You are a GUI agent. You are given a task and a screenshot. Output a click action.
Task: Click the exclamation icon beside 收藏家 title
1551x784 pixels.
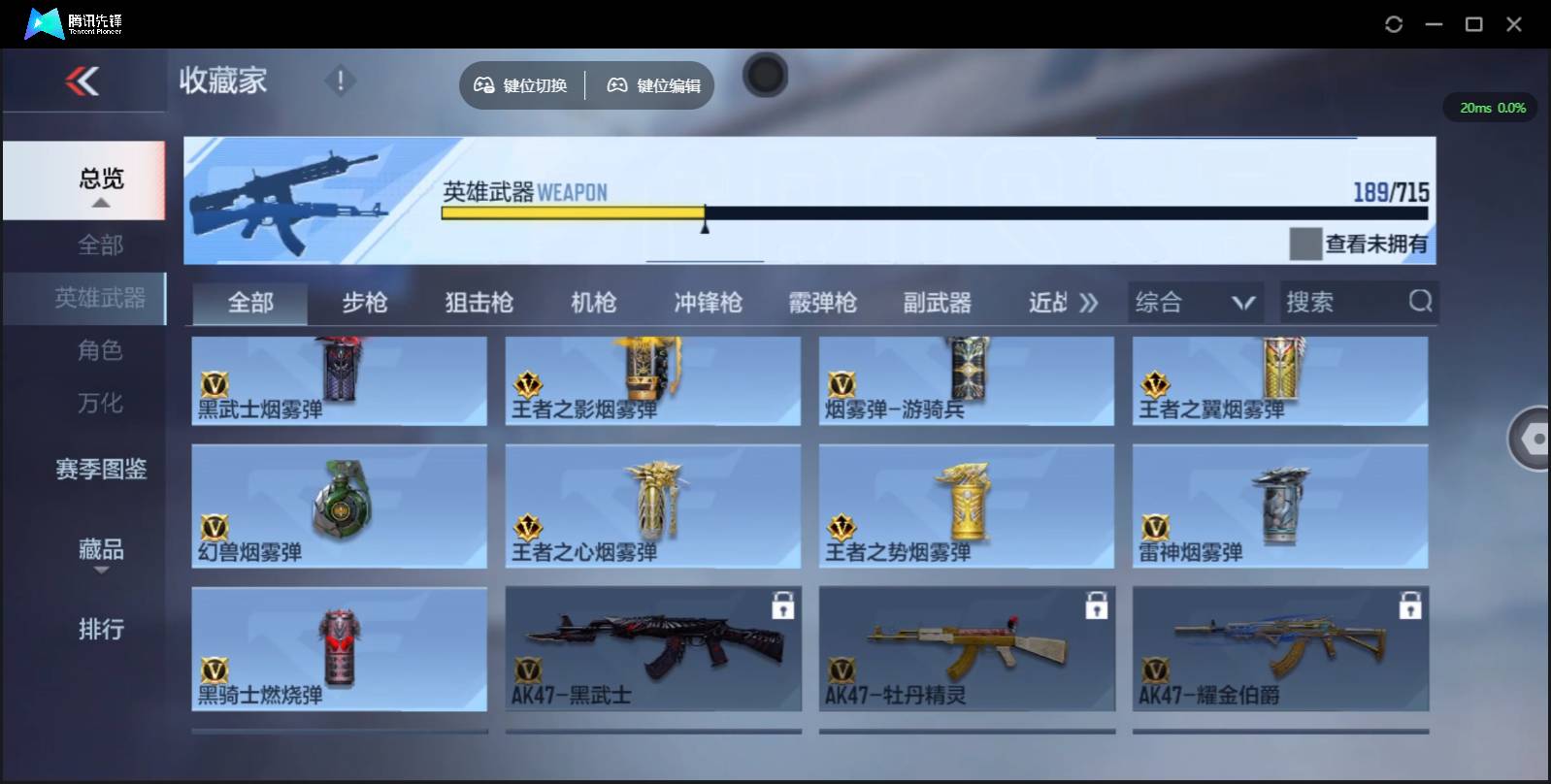tap(340, 82)
